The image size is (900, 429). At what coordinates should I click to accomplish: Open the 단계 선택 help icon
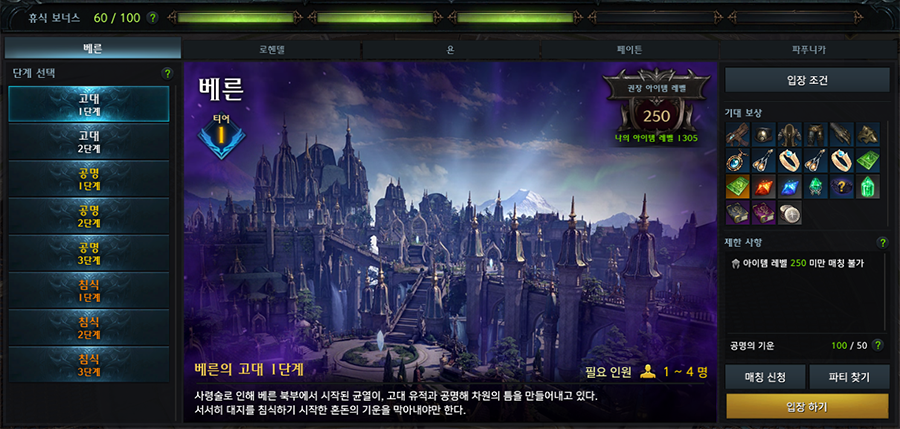[167, 73]
